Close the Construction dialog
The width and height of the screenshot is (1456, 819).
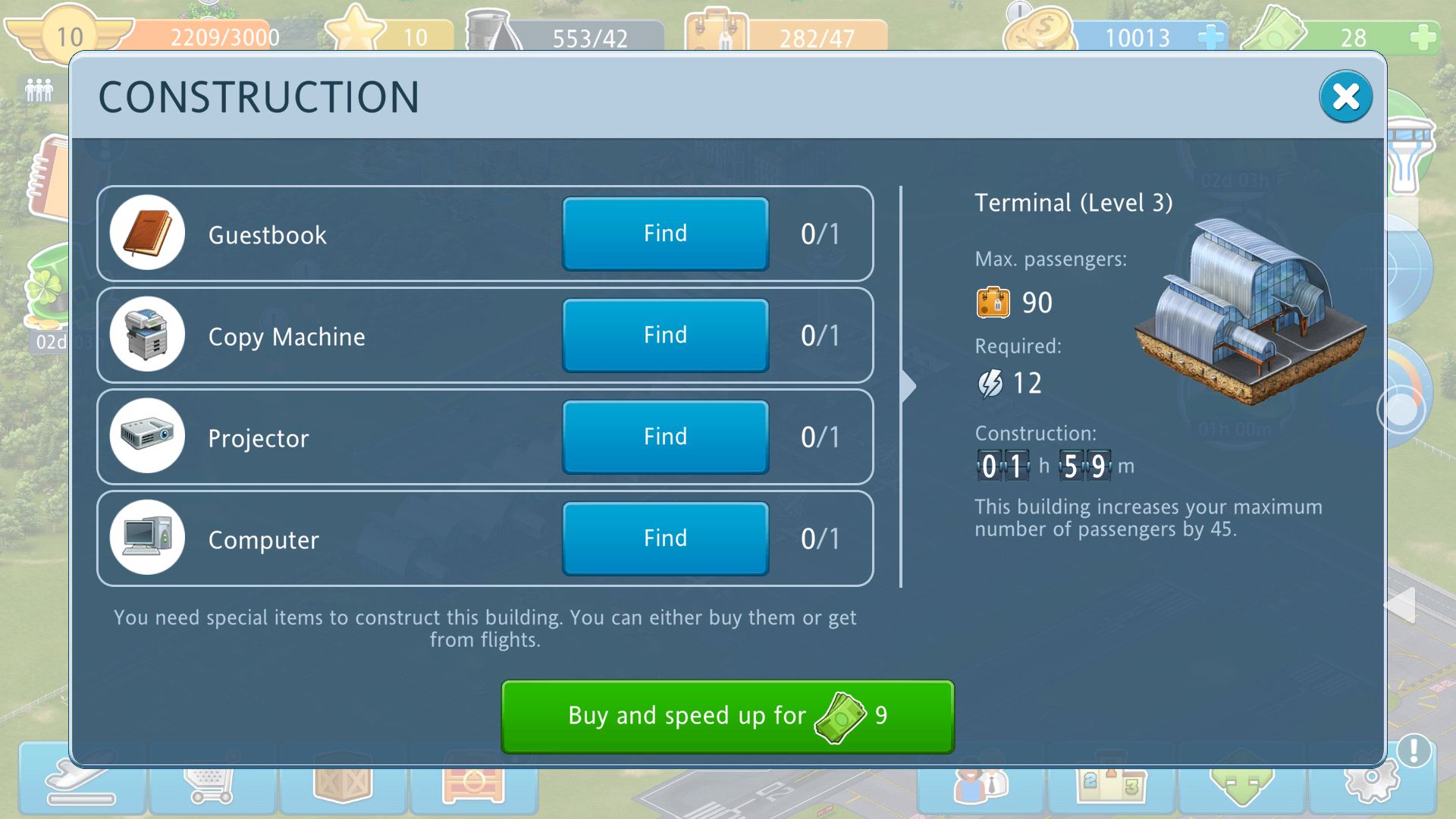coord(1345,97)
